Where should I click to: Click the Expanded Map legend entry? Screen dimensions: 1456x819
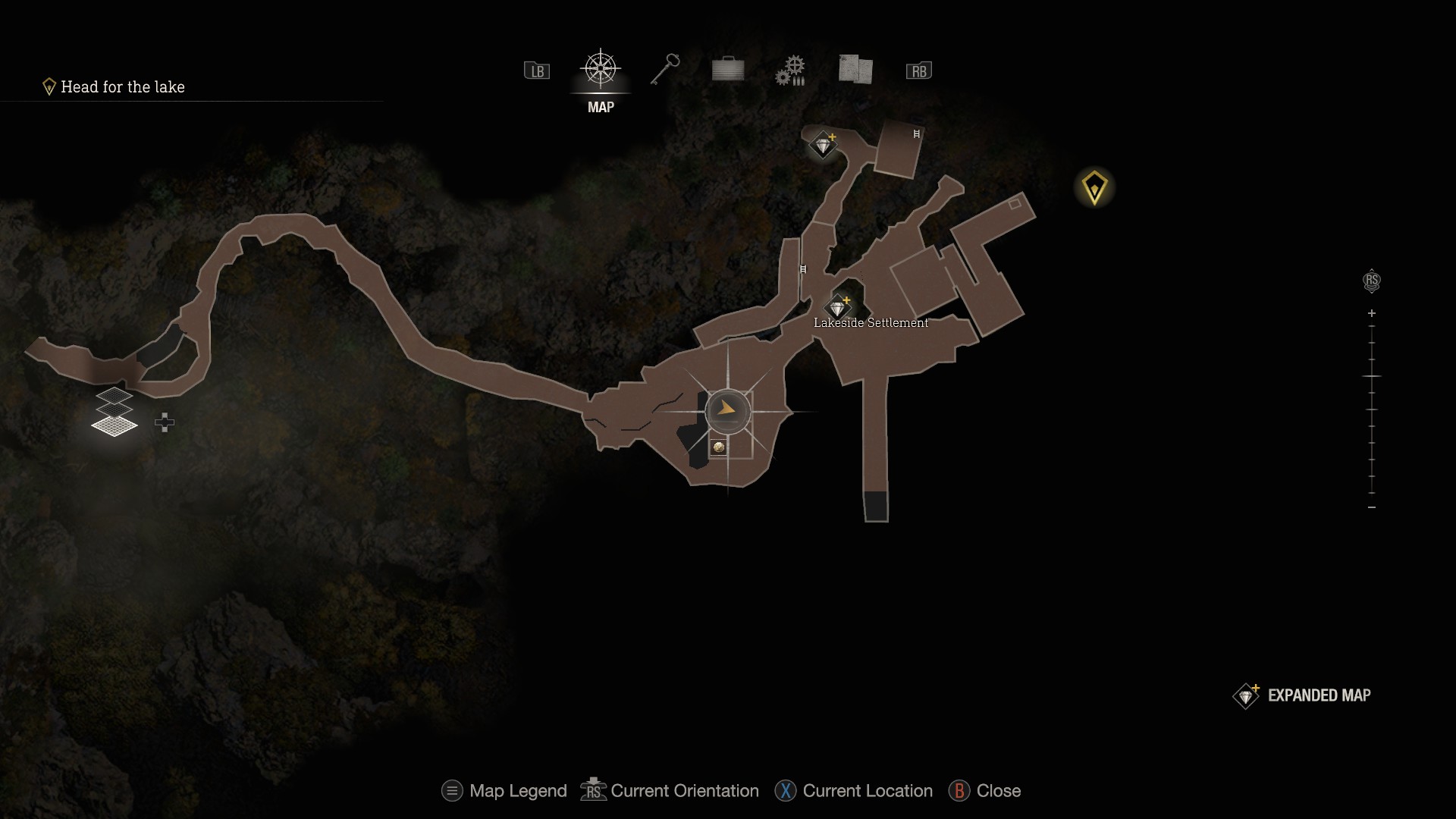tap(1303, 695)
